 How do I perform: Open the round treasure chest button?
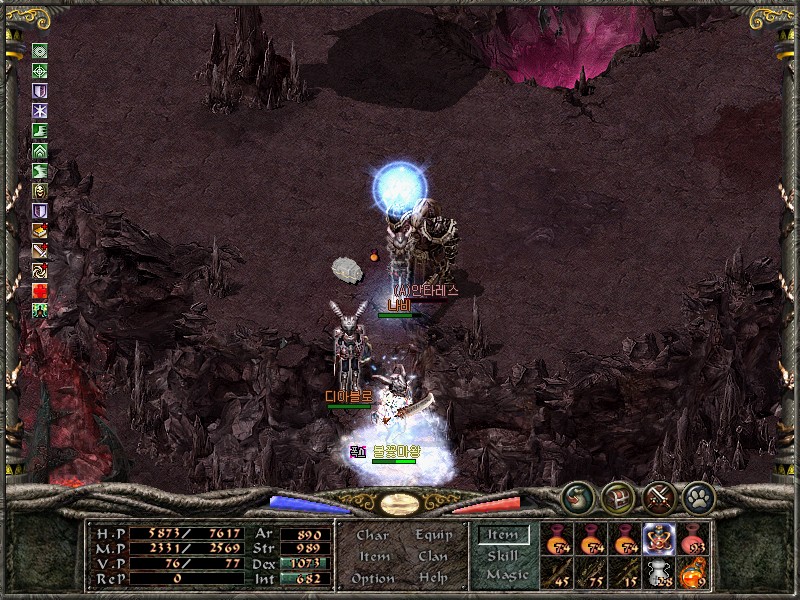tap(617, 494)
